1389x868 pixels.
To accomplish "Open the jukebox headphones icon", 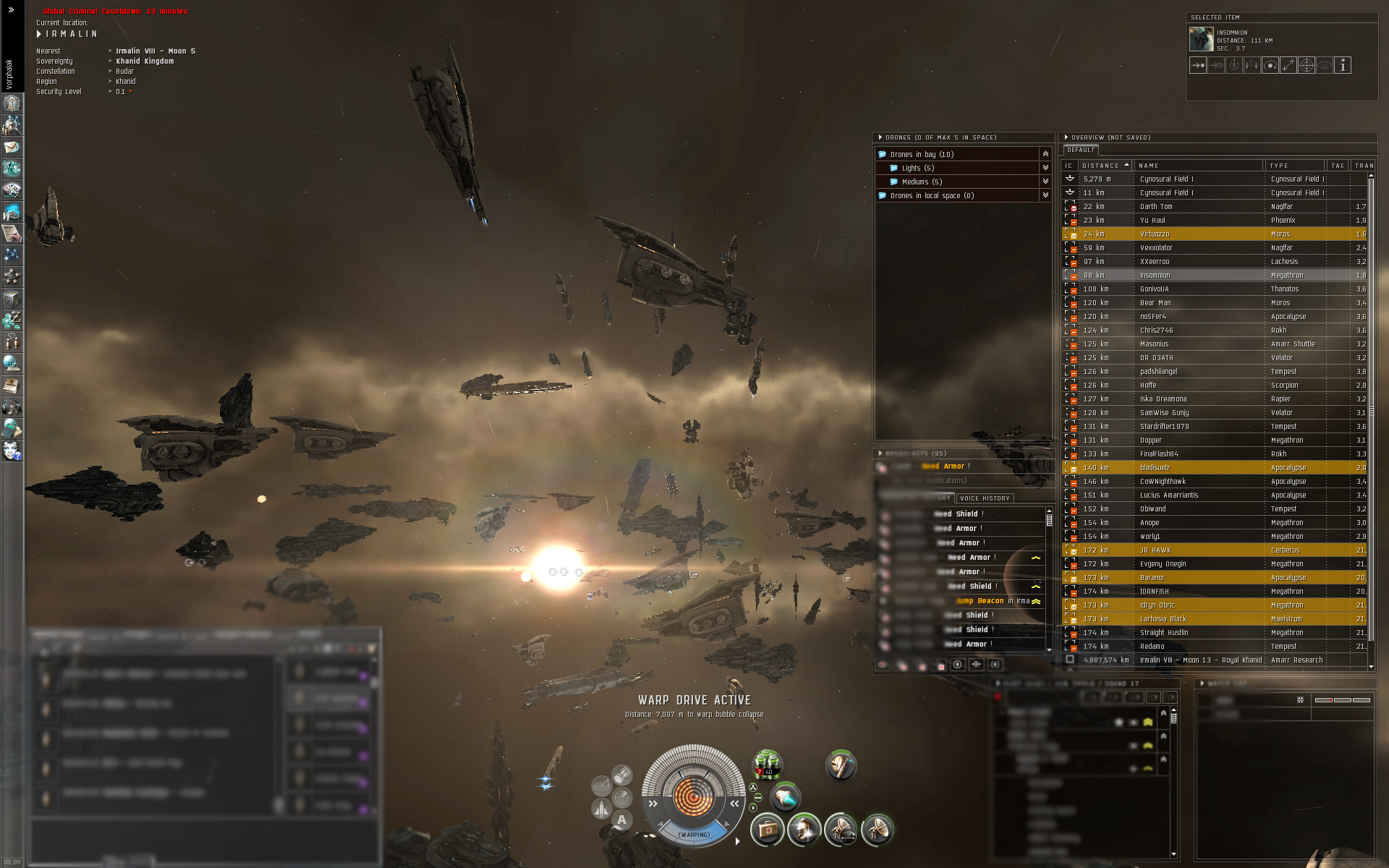I will [12, 407].
